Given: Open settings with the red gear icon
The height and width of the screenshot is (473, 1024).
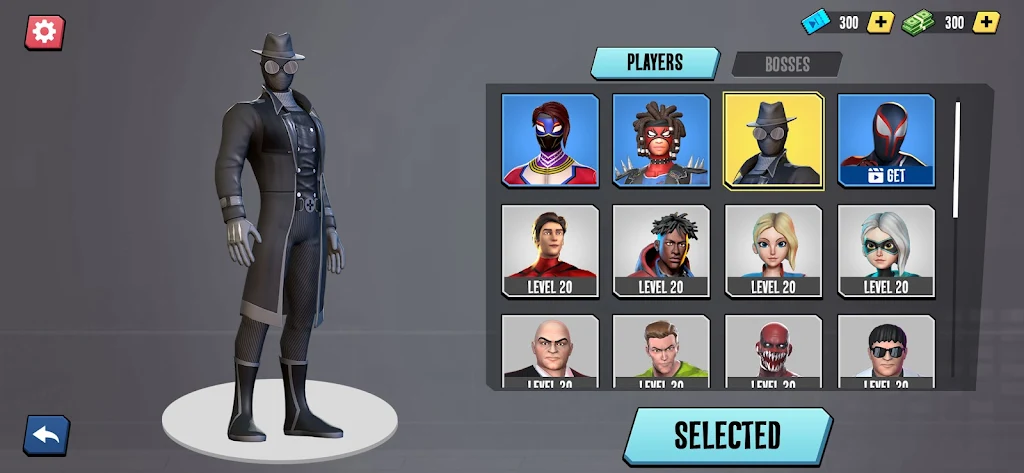Looking at the screenshot, I should pos(44,32).
